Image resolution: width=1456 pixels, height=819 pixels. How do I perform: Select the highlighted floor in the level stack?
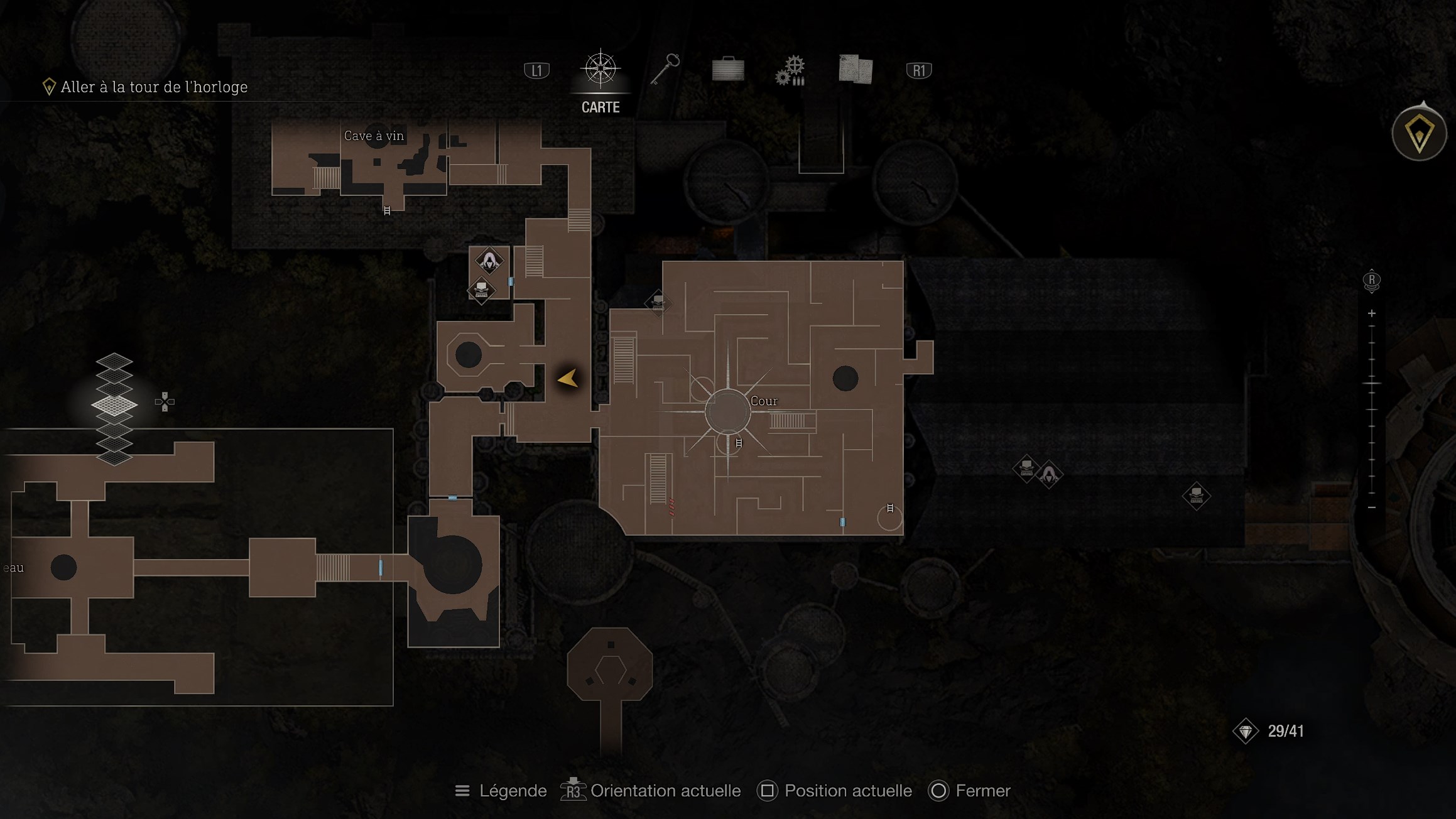[114, 404]
